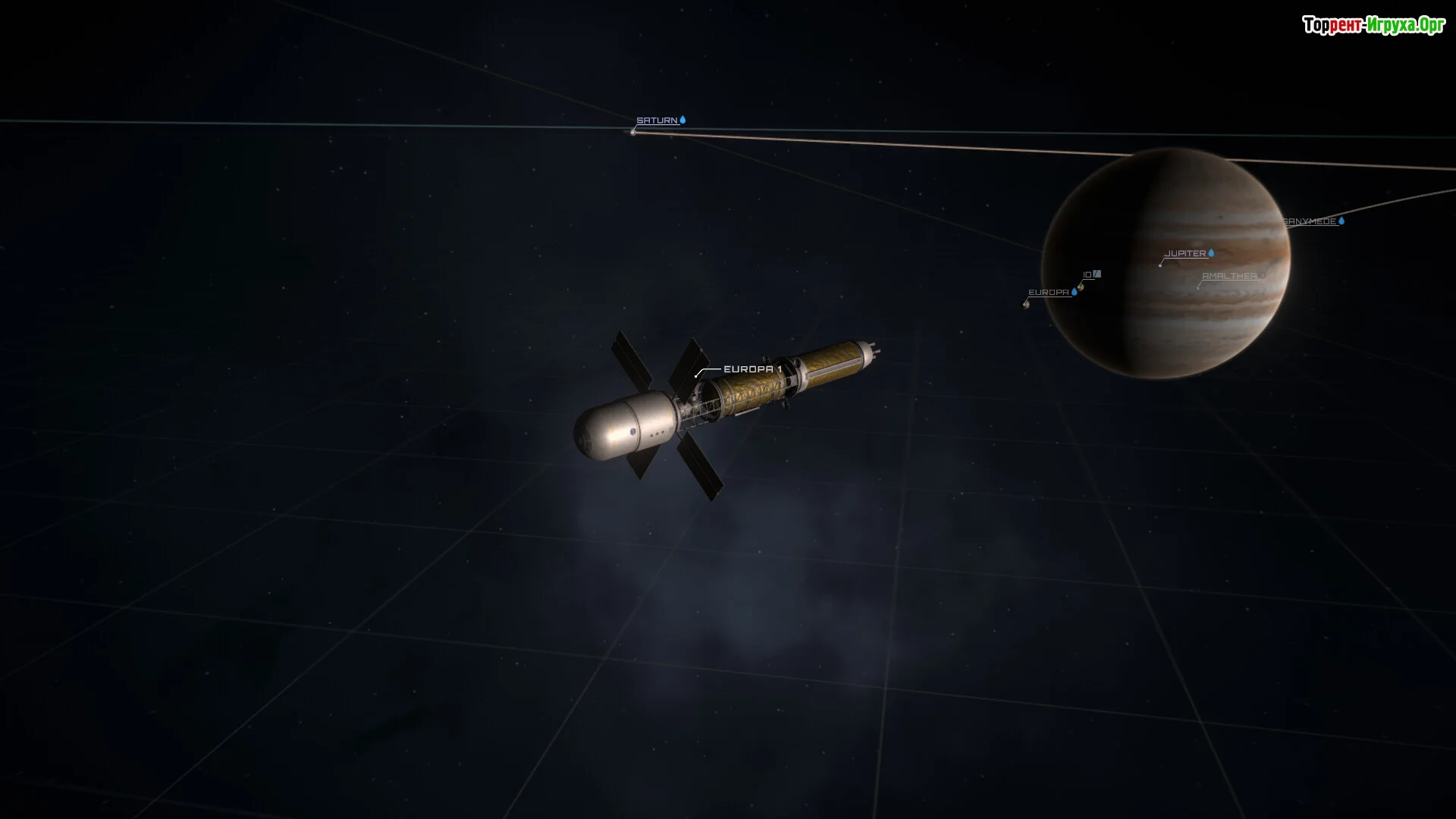Select the Io moon label

pyautogui.click(x=1087, y=275)
